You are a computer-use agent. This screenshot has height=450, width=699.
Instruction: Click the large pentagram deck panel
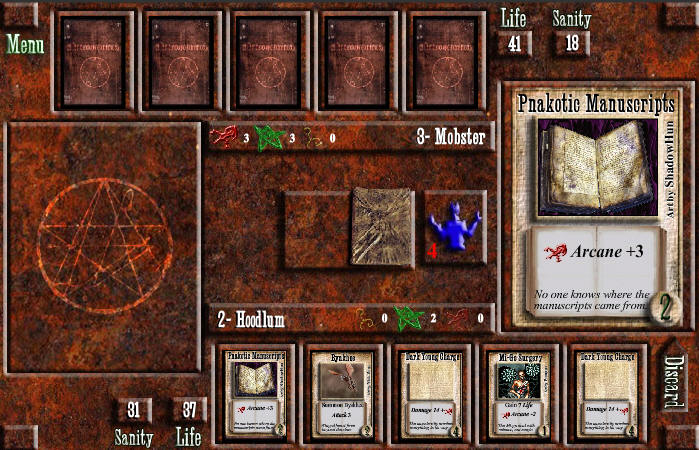coord(103,247)
